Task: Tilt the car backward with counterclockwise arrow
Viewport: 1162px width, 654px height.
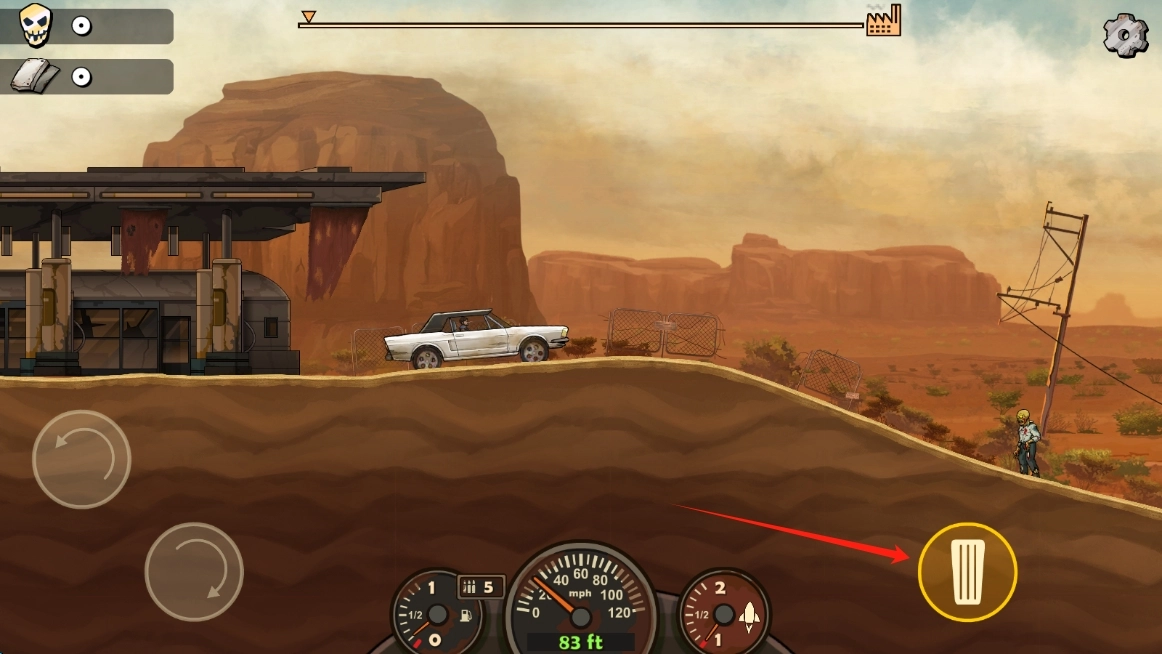Action: (x=81, y=459)
